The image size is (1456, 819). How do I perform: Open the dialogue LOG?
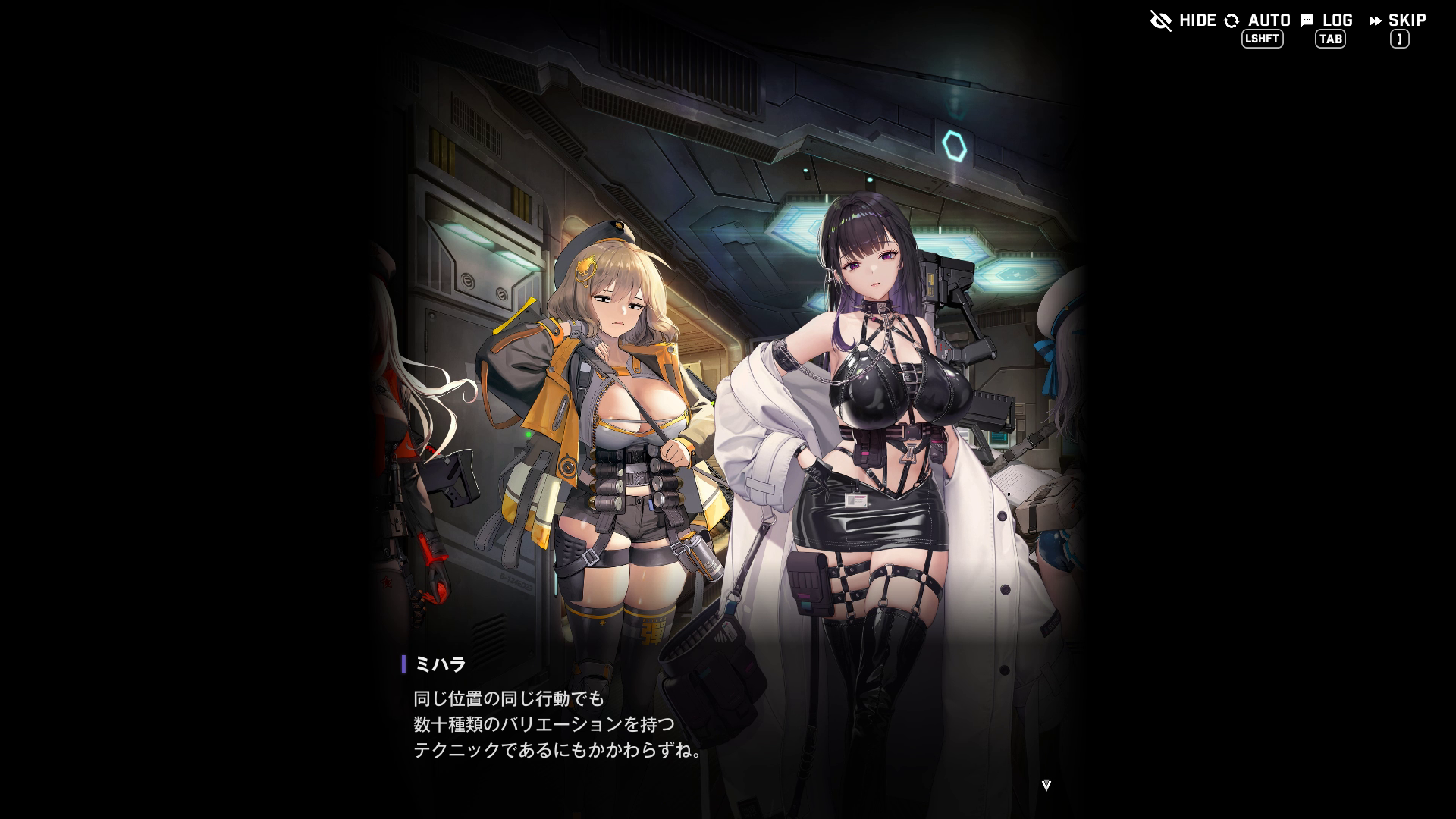click(x=1327, y=20)
